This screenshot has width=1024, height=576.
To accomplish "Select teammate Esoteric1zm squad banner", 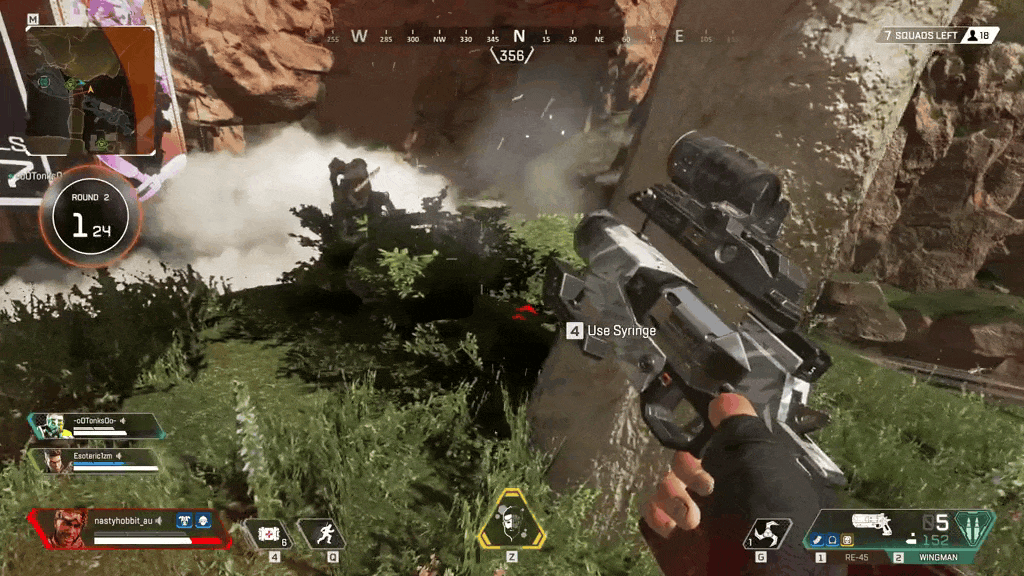I will 97,460.
